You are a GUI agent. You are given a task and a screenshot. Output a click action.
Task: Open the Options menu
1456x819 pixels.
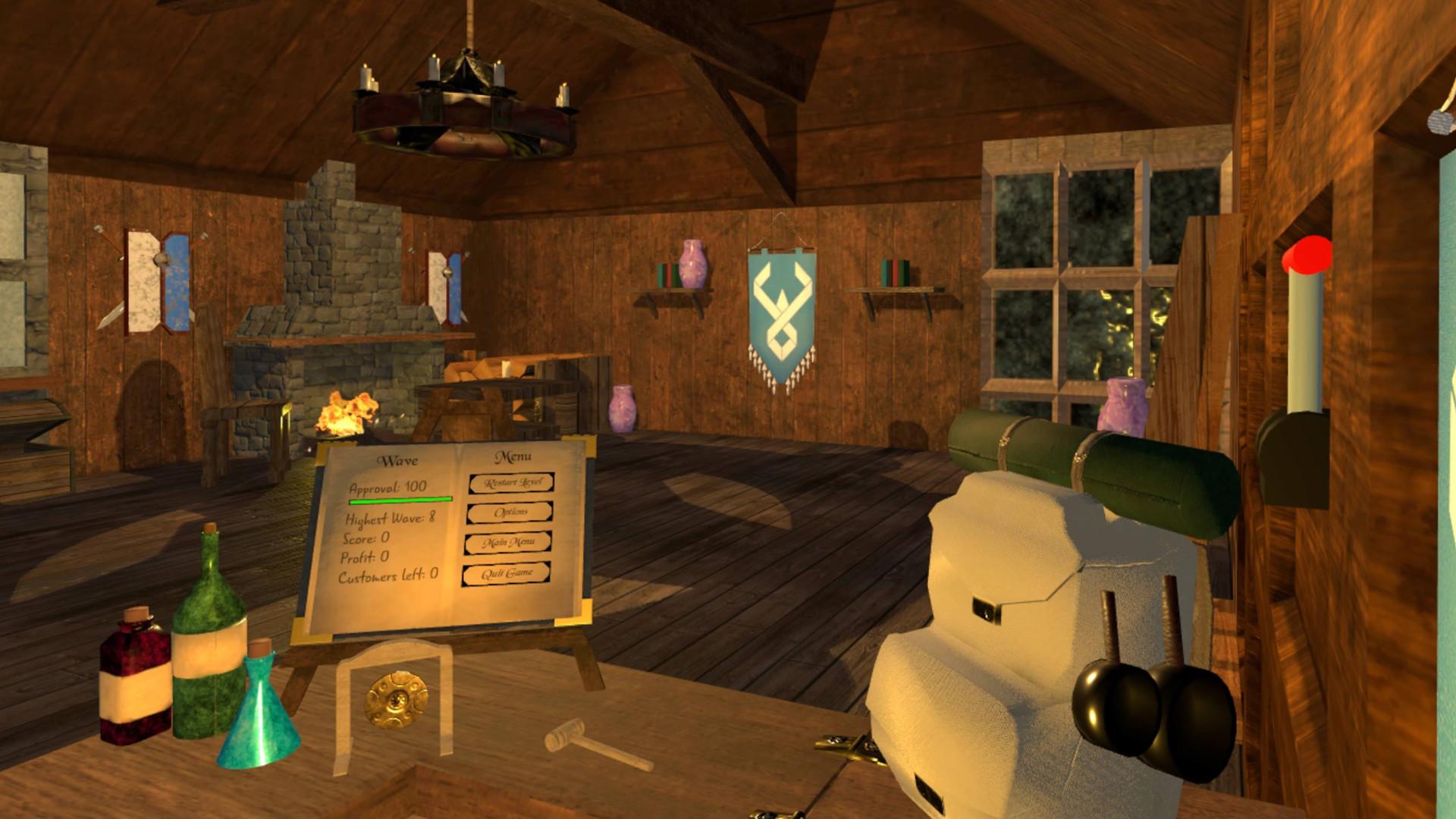[511, 513]
